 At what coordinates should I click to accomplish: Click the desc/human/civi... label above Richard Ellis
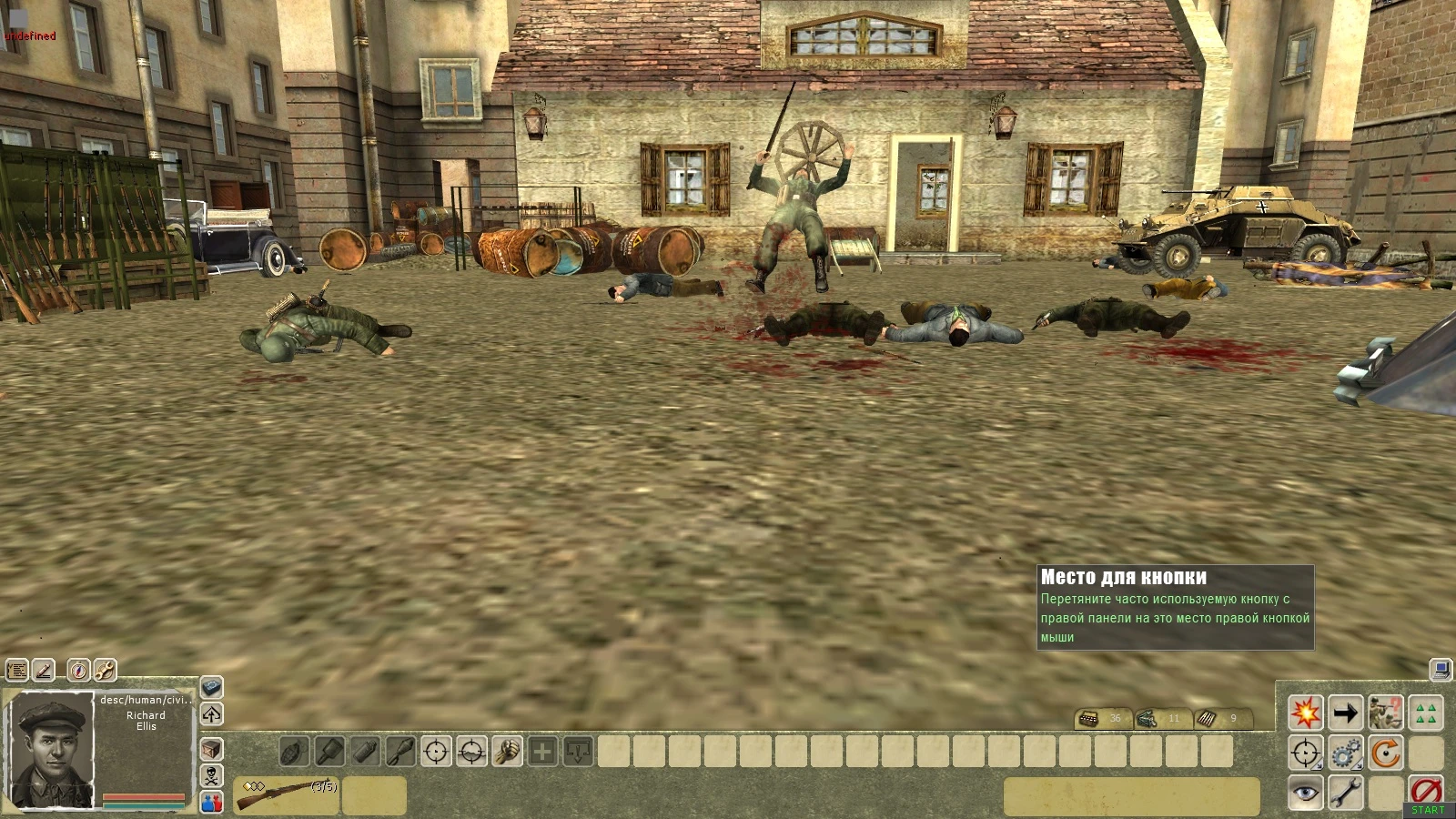point(146,702)
